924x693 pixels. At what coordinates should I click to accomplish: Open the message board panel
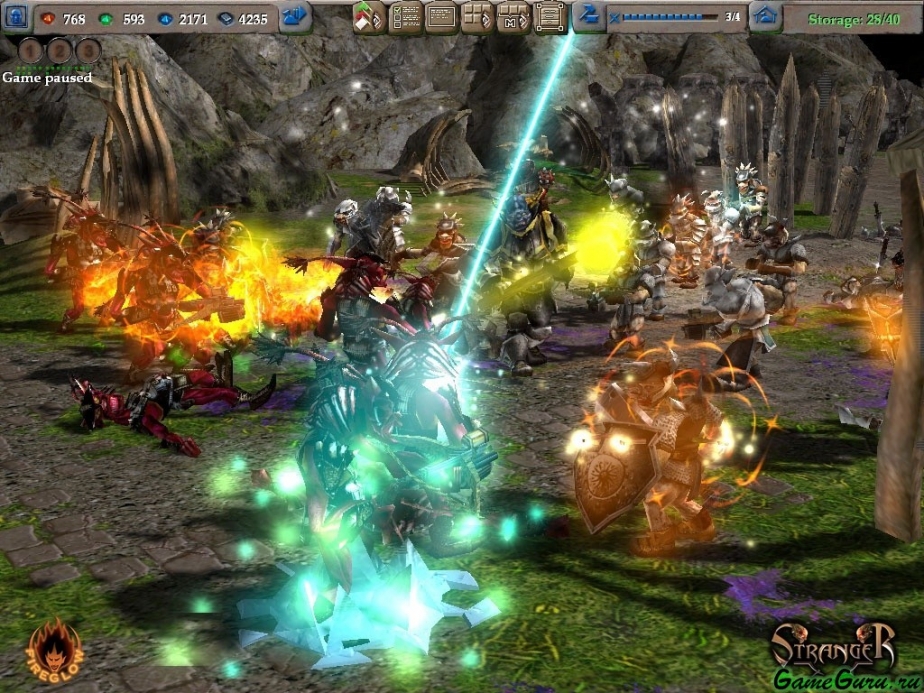[440, 17]
